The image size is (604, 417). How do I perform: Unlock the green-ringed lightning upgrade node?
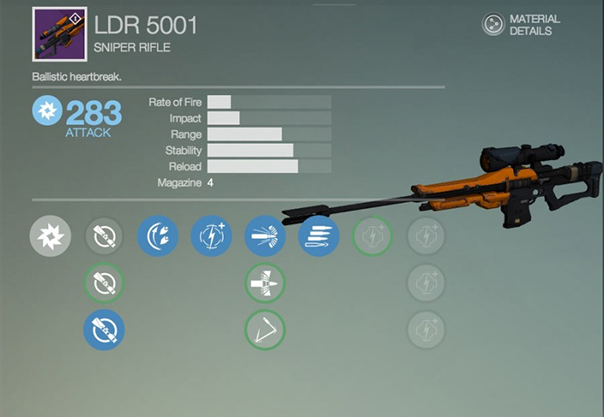point(372,237)
